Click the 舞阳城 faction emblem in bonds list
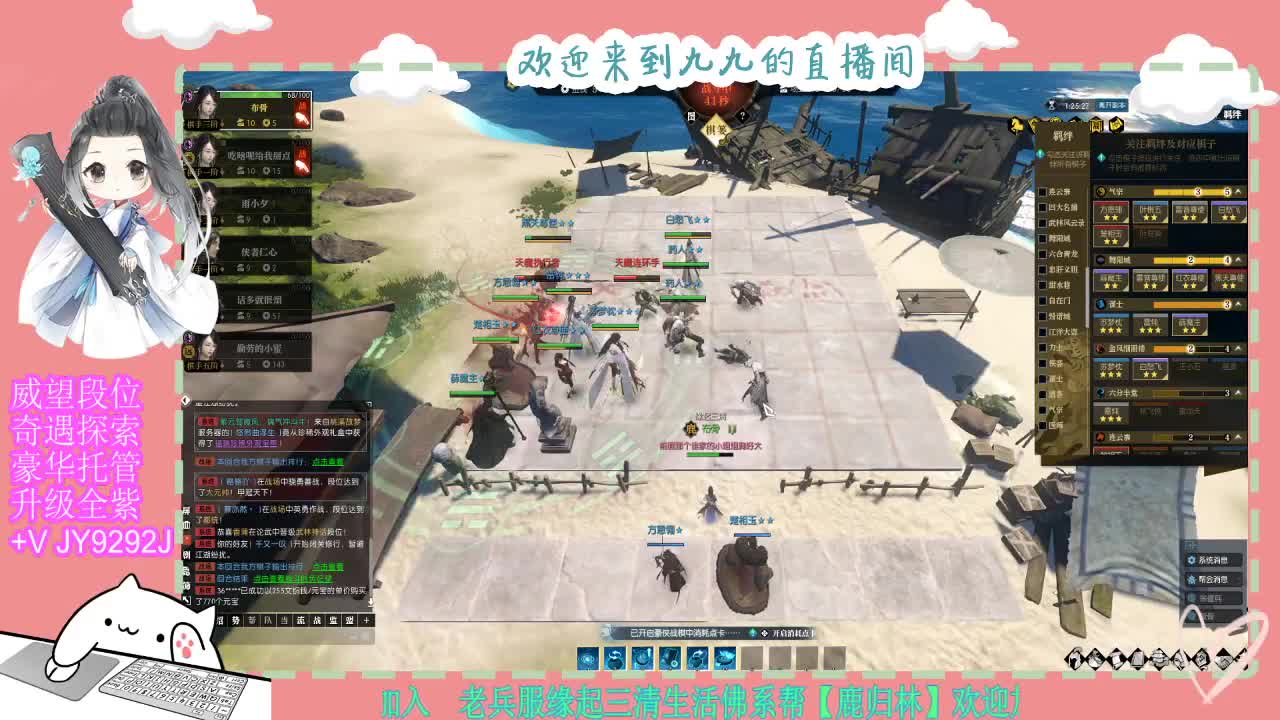1280x720 pixels. pos(1102,258)
